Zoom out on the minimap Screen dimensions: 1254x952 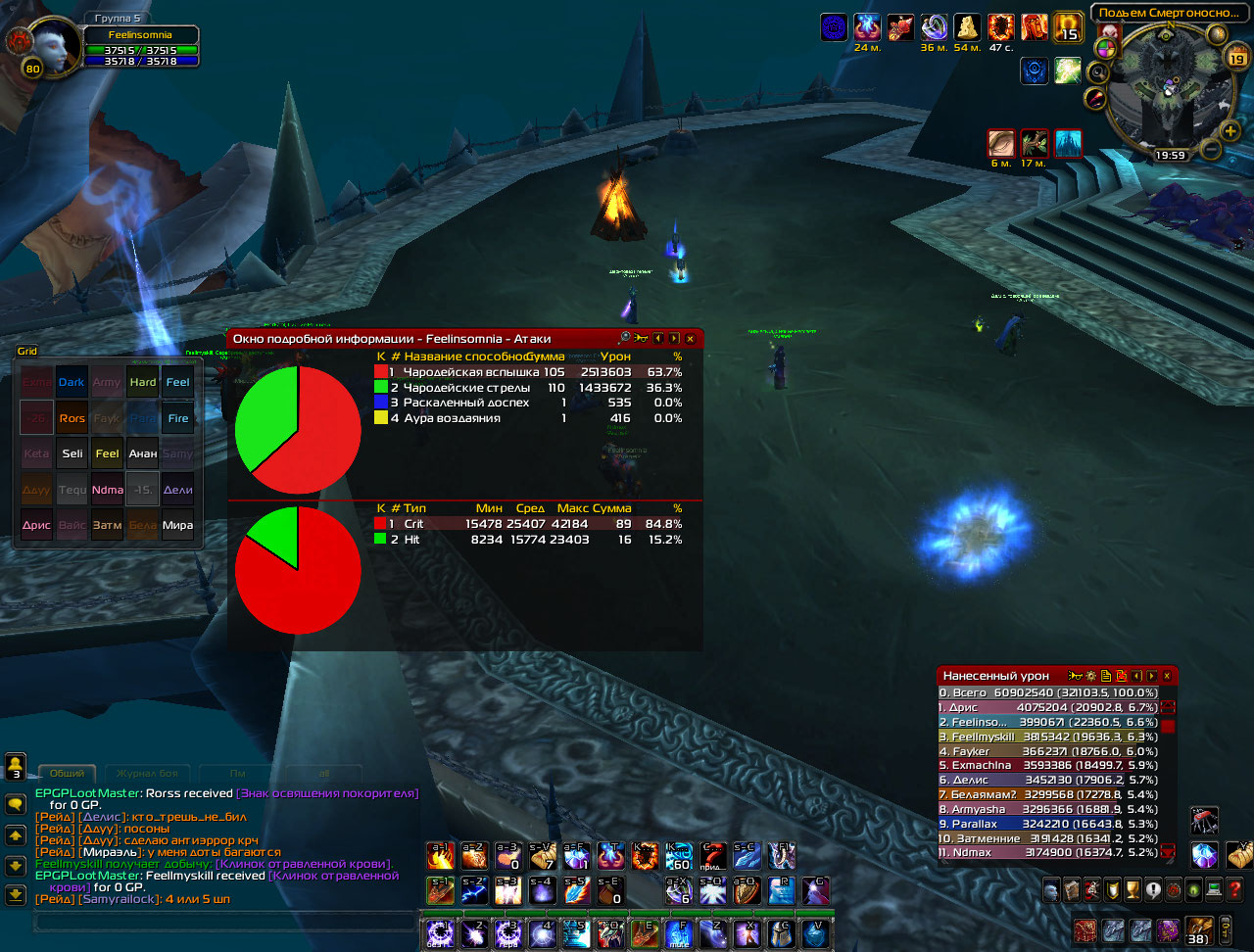(1211, 150)
